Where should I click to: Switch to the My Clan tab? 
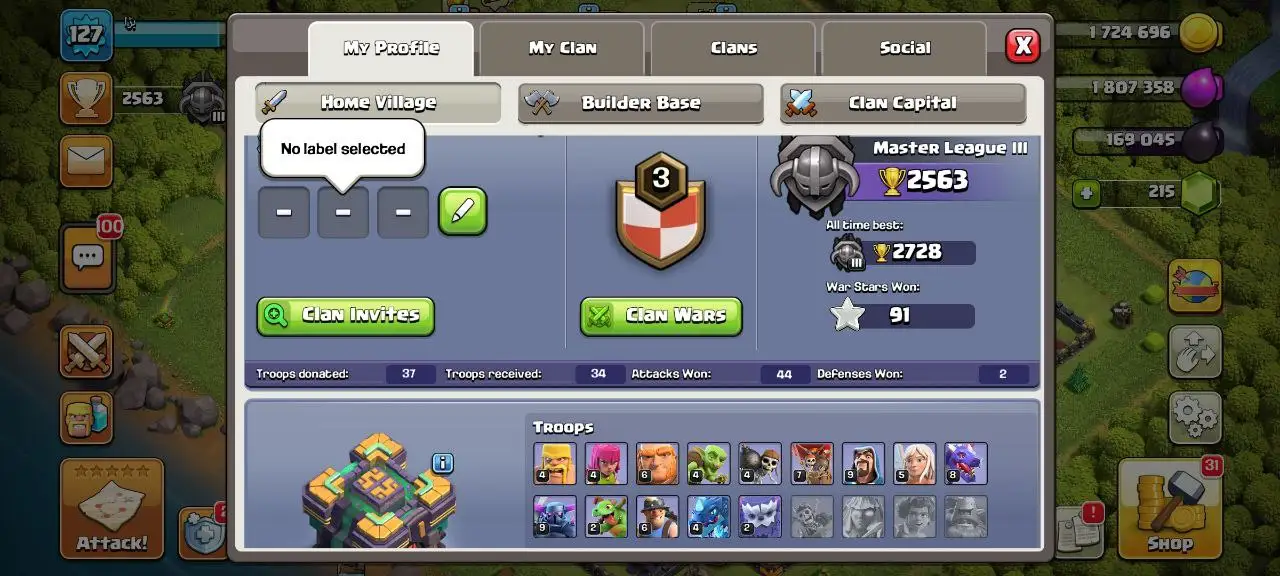[x=563, y=48]
